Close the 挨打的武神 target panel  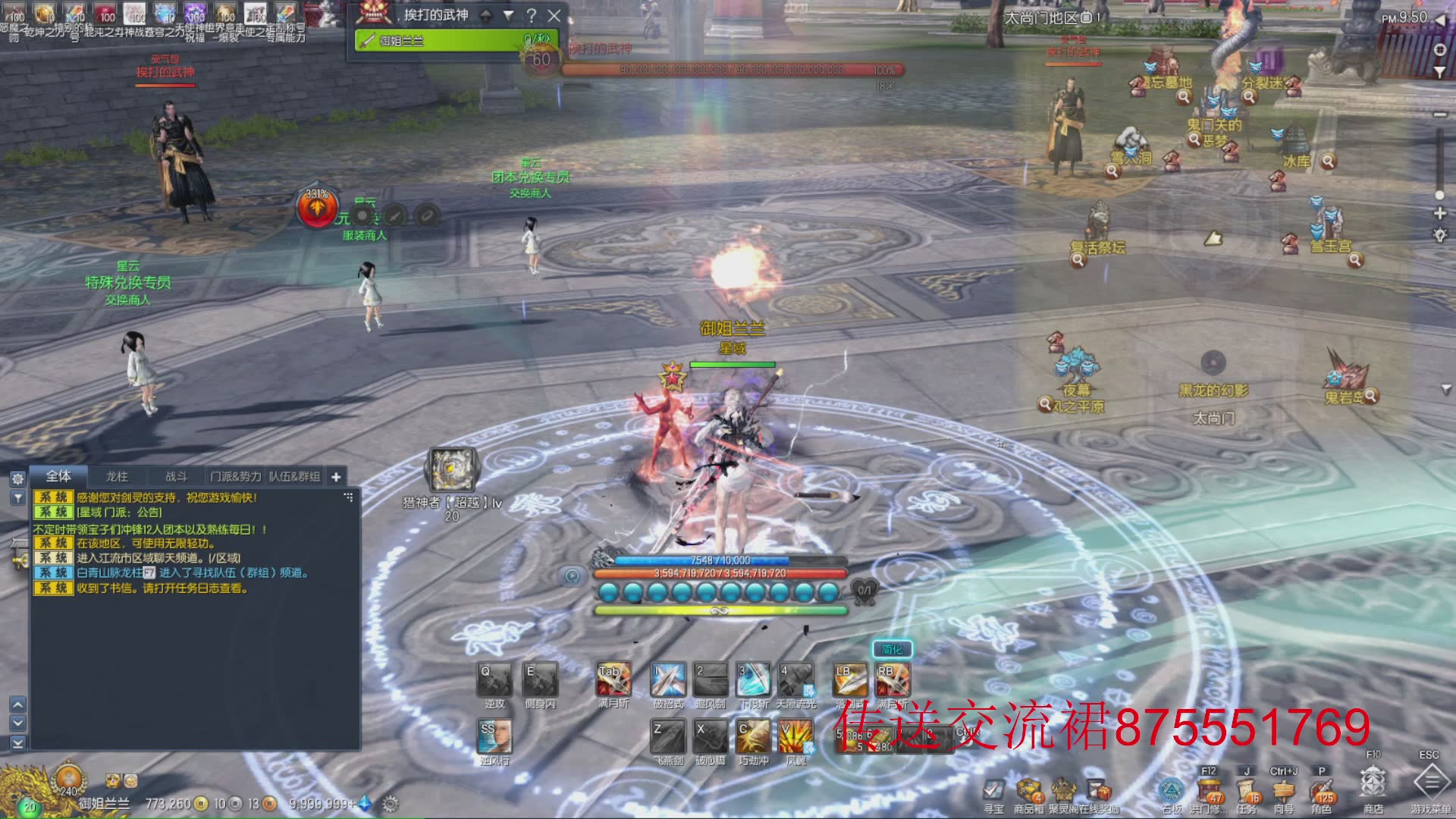pos(554,15)
